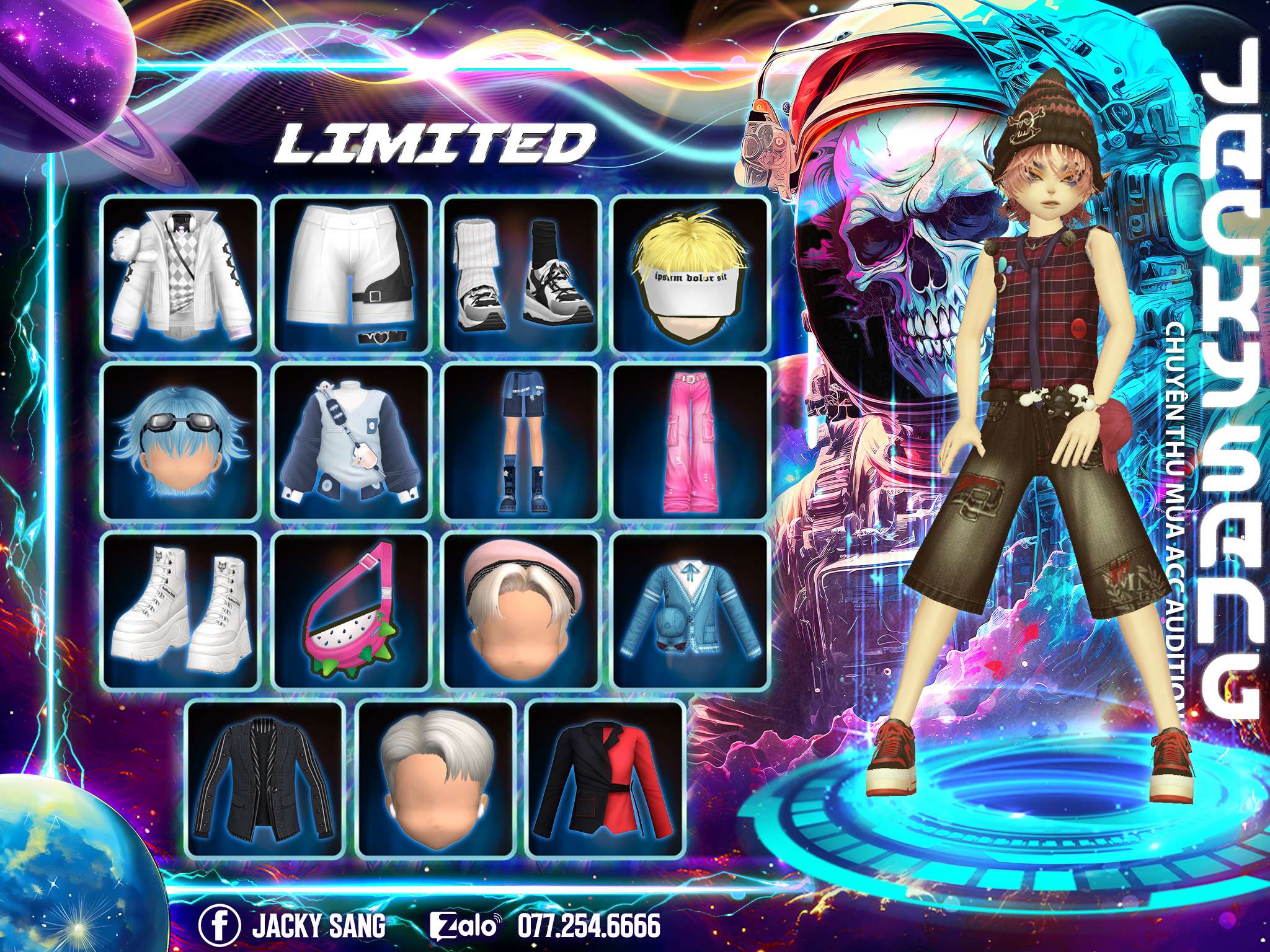The height and width of the screenshot is (952, 1270).
Task: Select the silver side-swept hairstyle
Action: (x=437, y=778)
